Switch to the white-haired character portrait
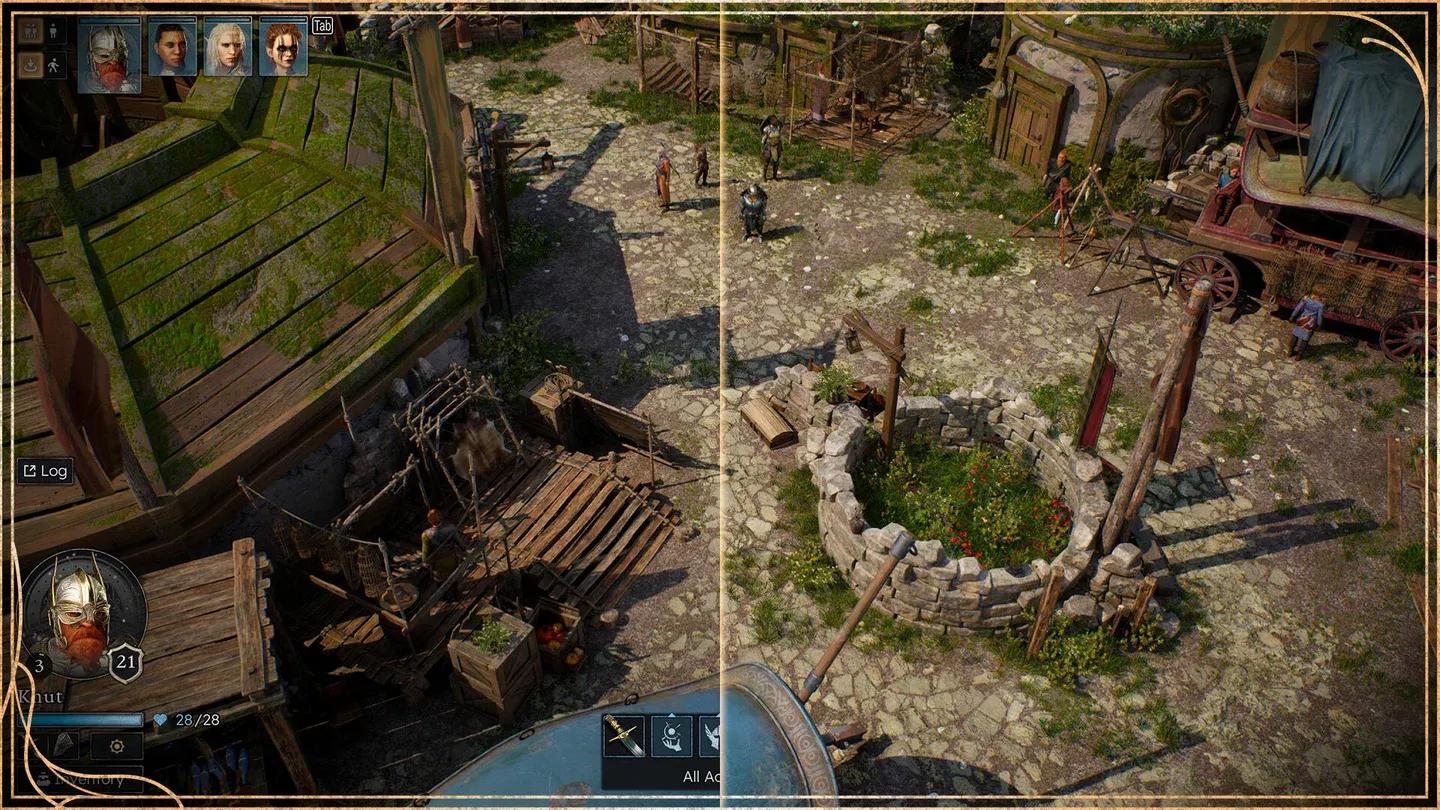 (230, 48)
